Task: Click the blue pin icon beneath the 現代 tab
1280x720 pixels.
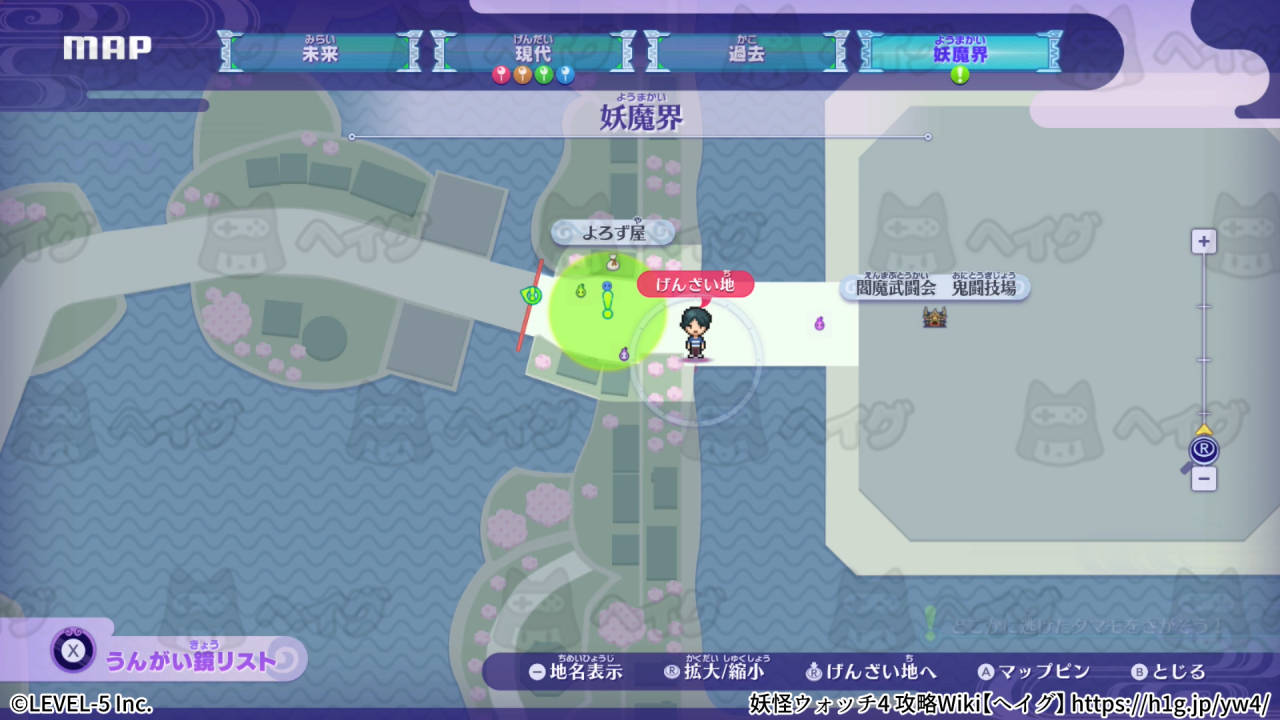Action: coord(563,74)
